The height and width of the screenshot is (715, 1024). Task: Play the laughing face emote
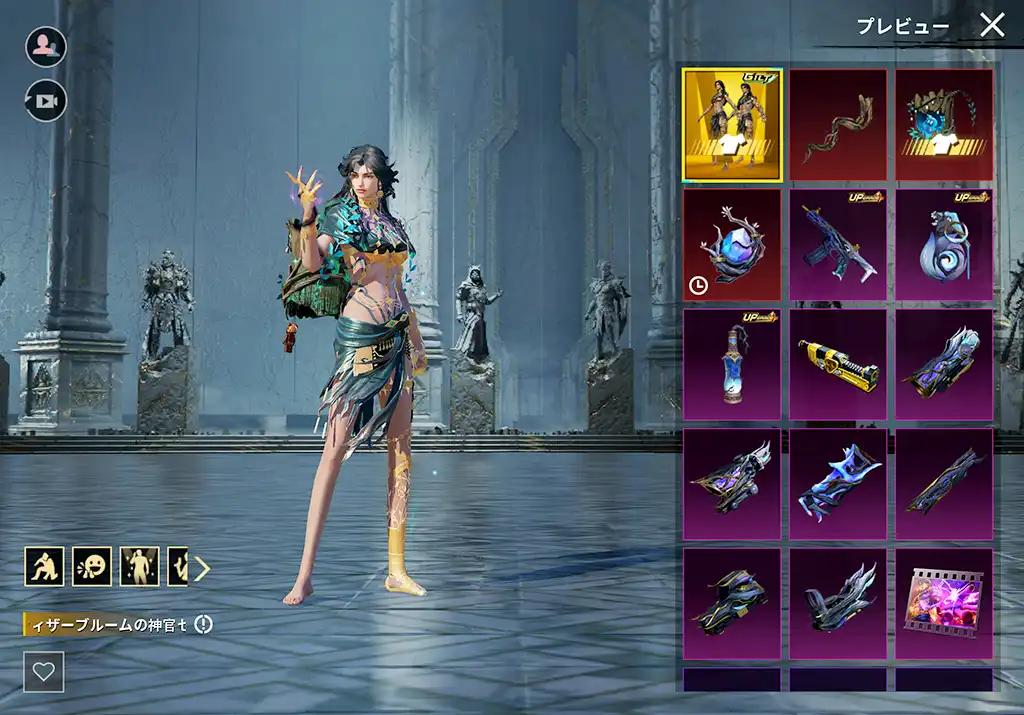click(x=92, y=567)
